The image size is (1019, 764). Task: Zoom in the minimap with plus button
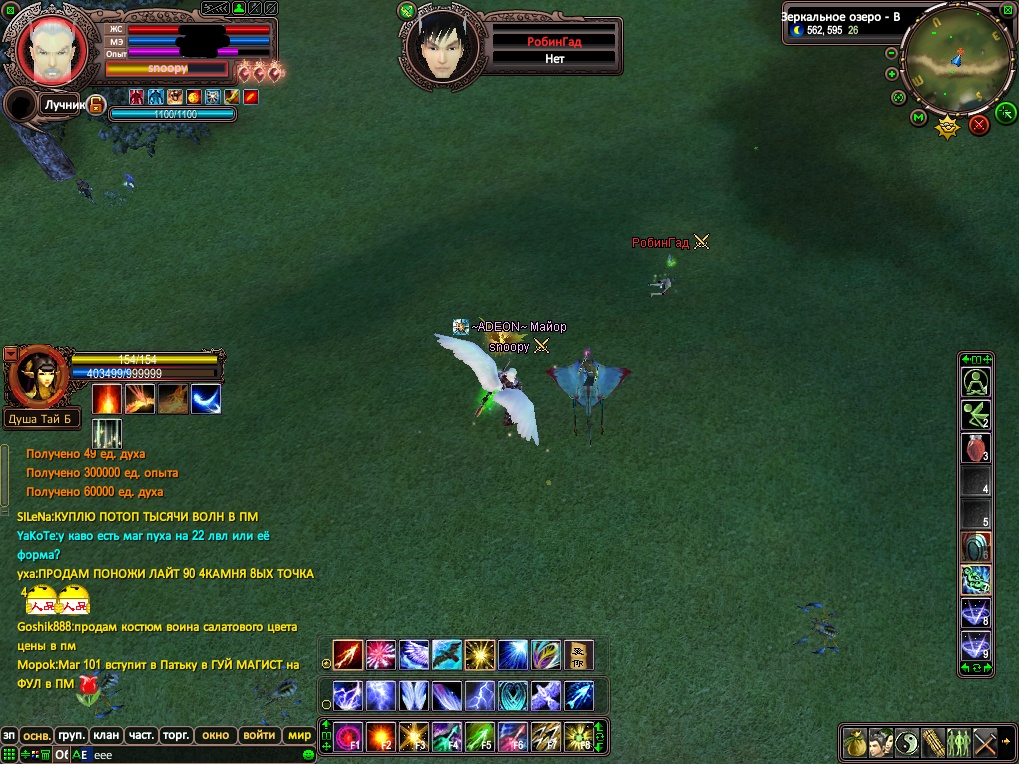pyautogui.click(x=891, y=74)
